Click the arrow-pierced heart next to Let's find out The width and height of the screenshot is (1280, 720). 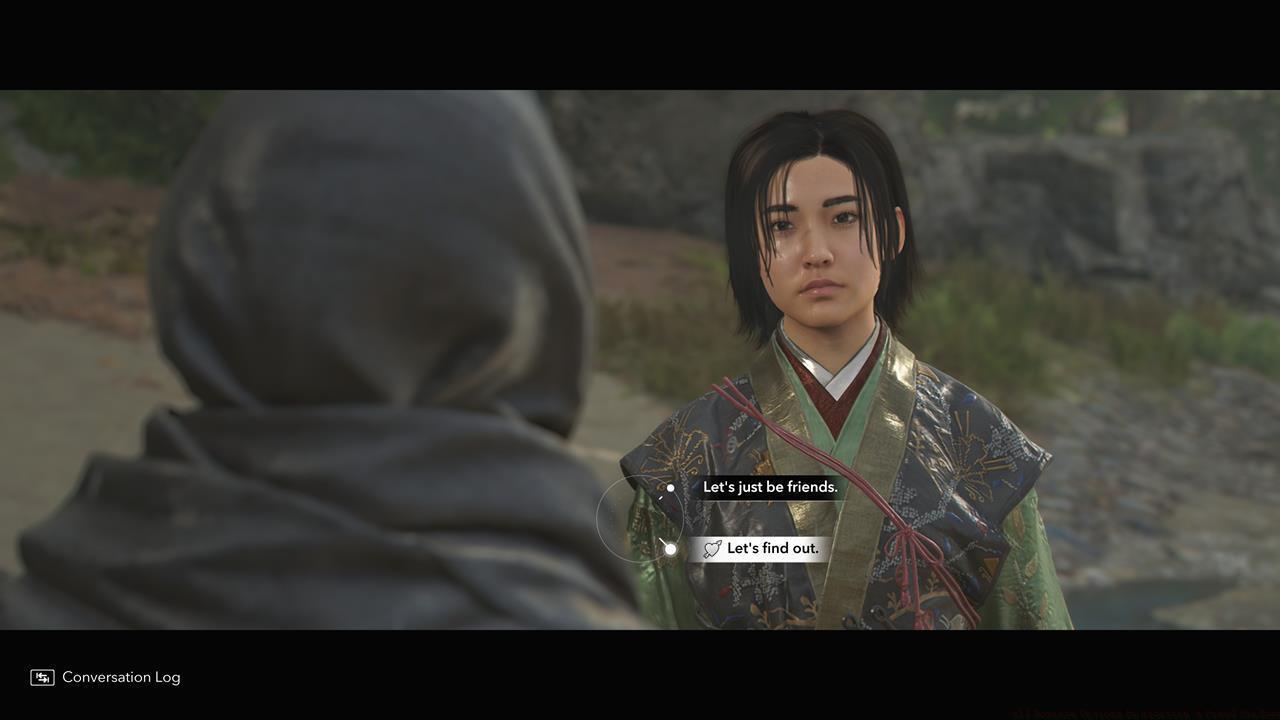[x=712, y=547]
